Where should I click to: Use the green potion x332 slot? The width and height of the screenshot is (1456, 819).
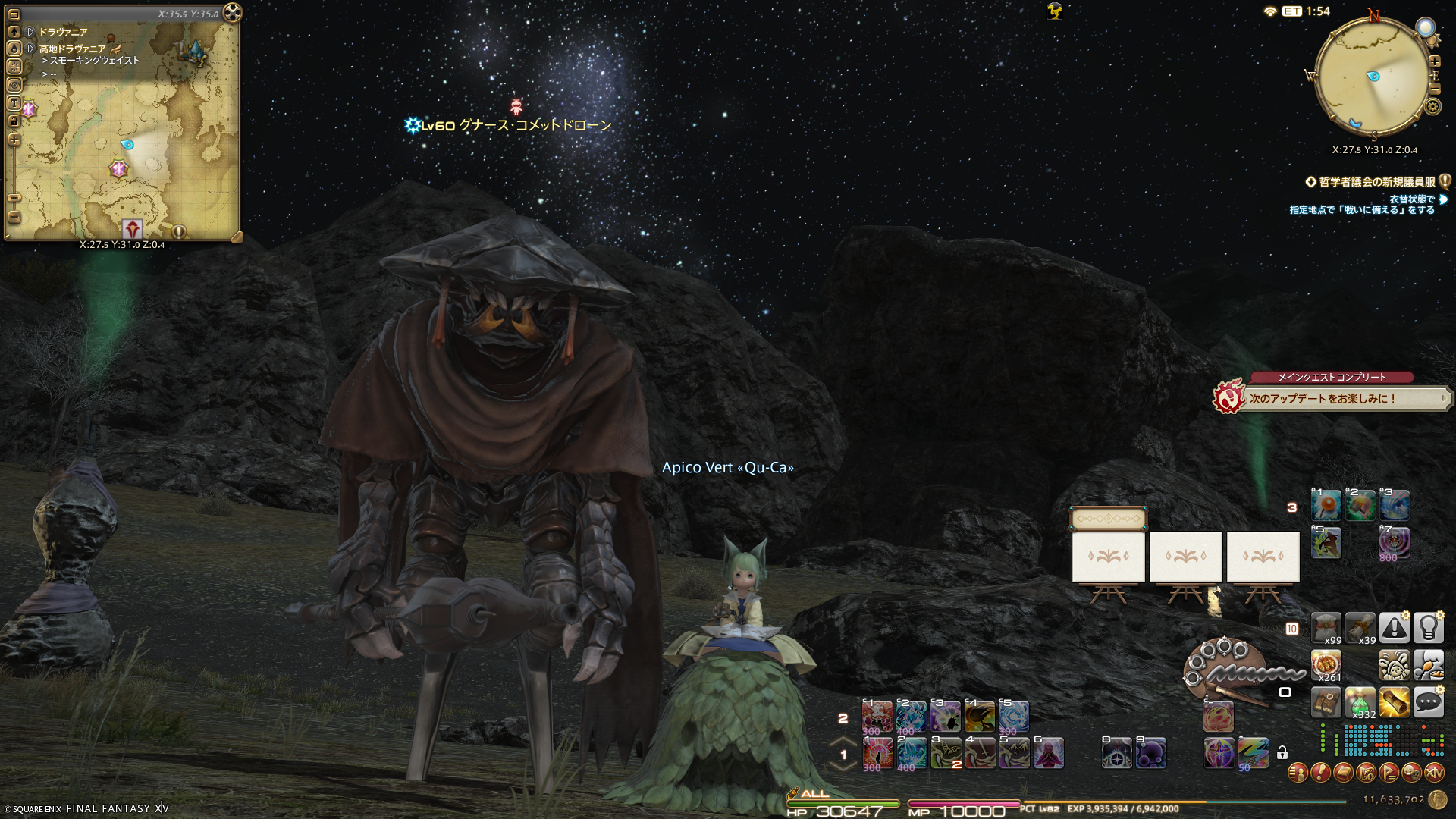pyautogui.click(x=1360, y=703)
